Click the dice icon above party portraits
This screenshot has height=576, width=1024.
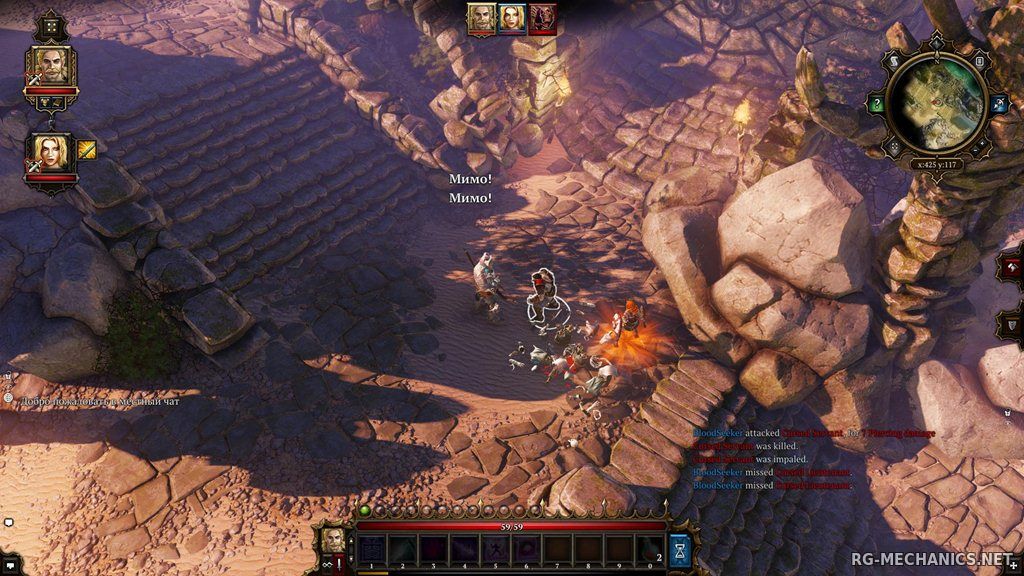click(50, 24)
